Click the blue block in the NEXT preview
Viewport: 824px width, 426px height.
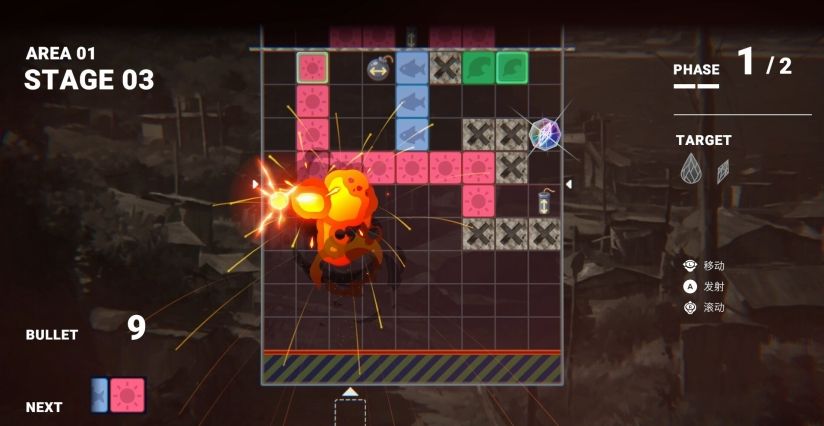100,395
